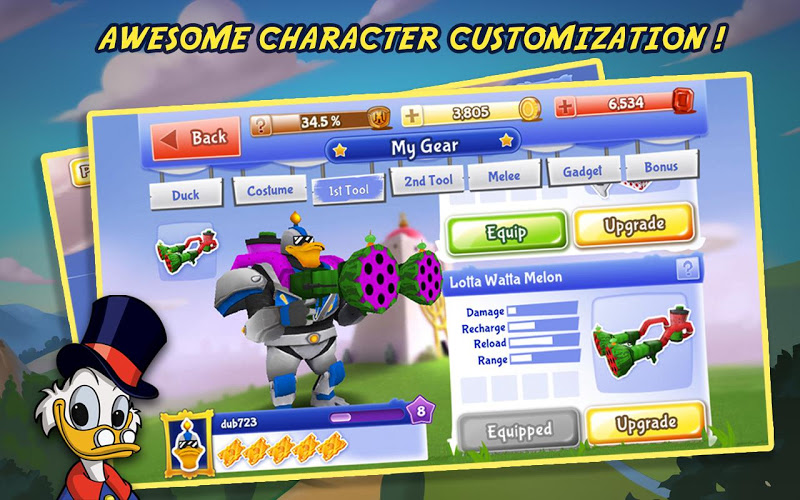The width and height of the screenshot is (800, 500).
Task: Choose the Bonus tab
Action: [x=660, y=167]
